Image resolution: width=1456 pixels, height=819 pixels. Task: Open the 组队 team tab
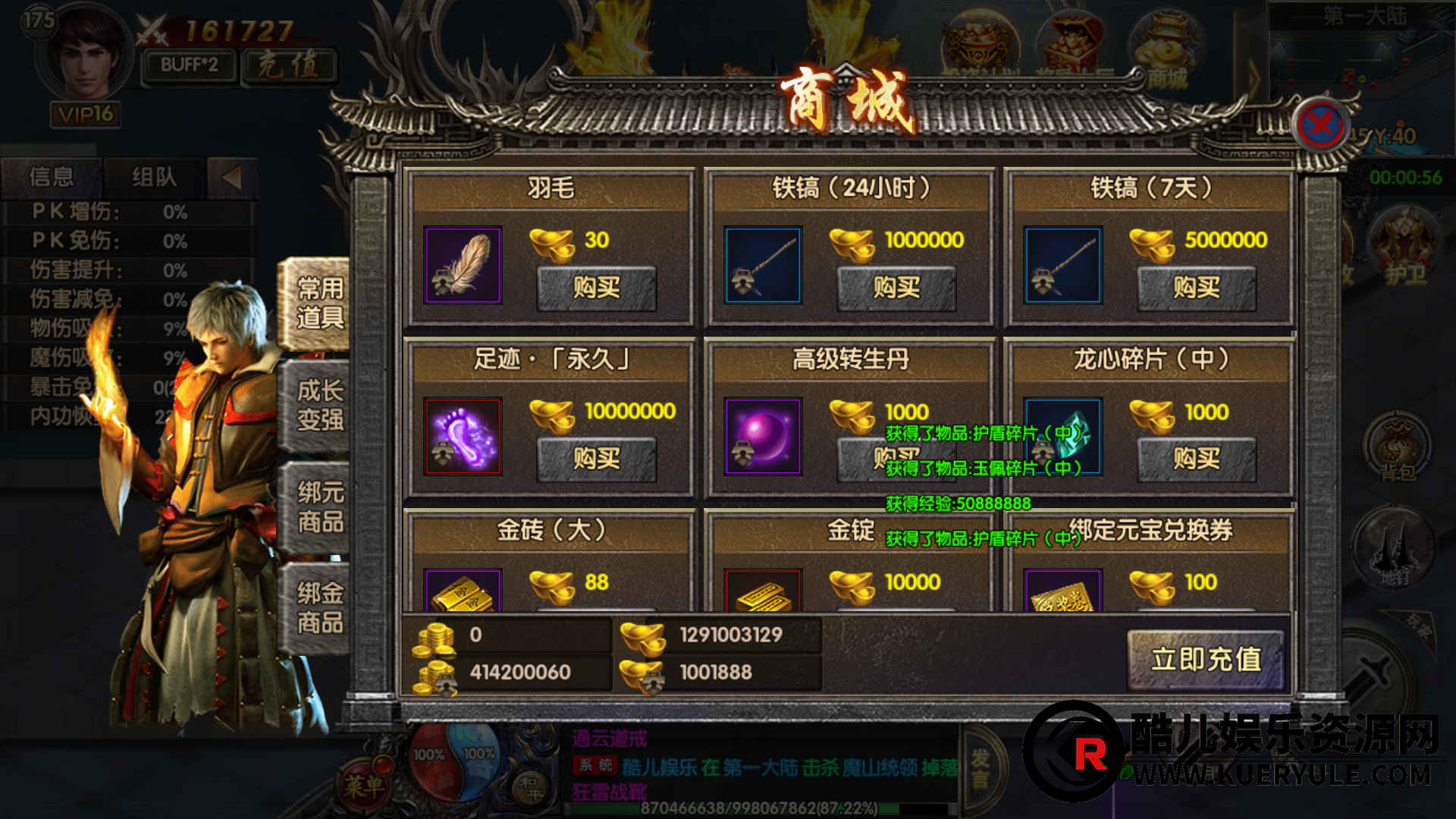(x=154, y=177)
